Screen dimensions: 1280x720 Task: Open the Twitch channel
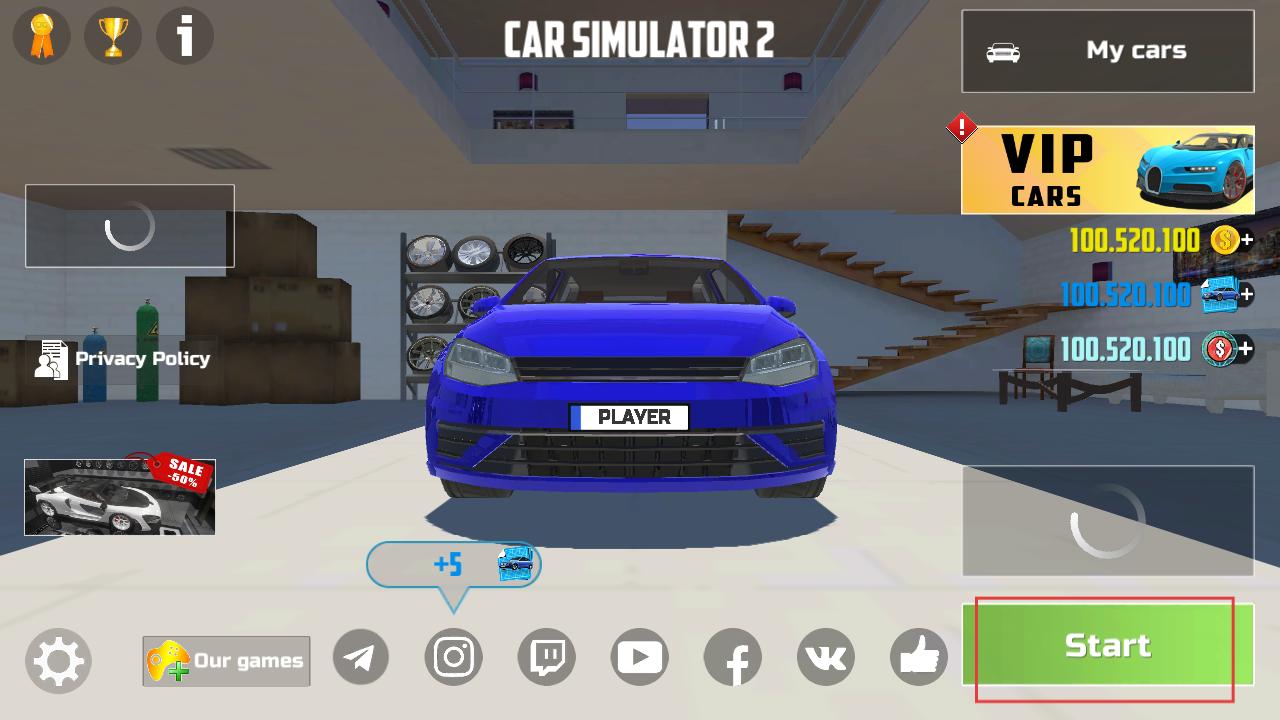click(547, 657)
